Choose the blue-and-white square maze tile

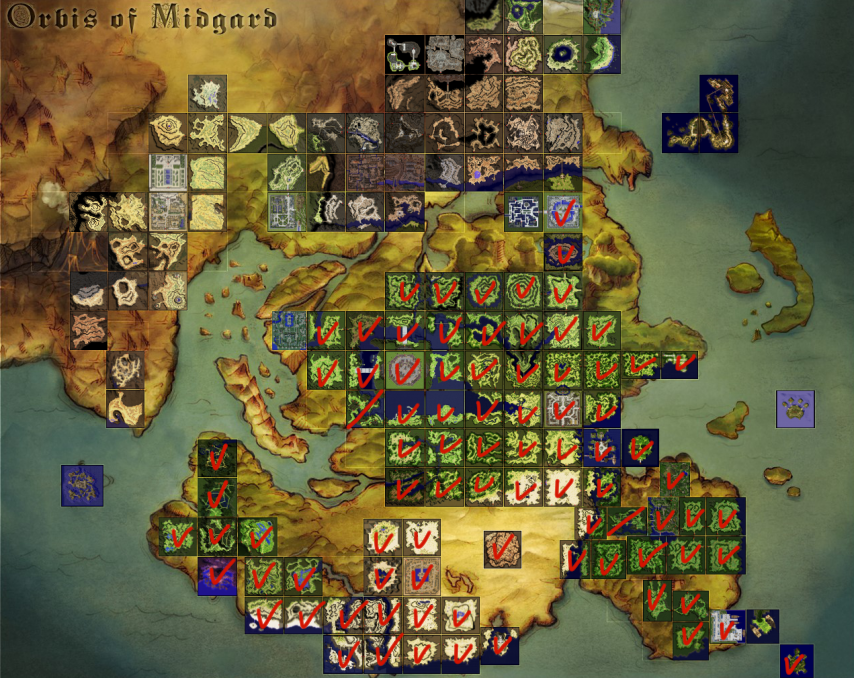[x=523, y=212]
